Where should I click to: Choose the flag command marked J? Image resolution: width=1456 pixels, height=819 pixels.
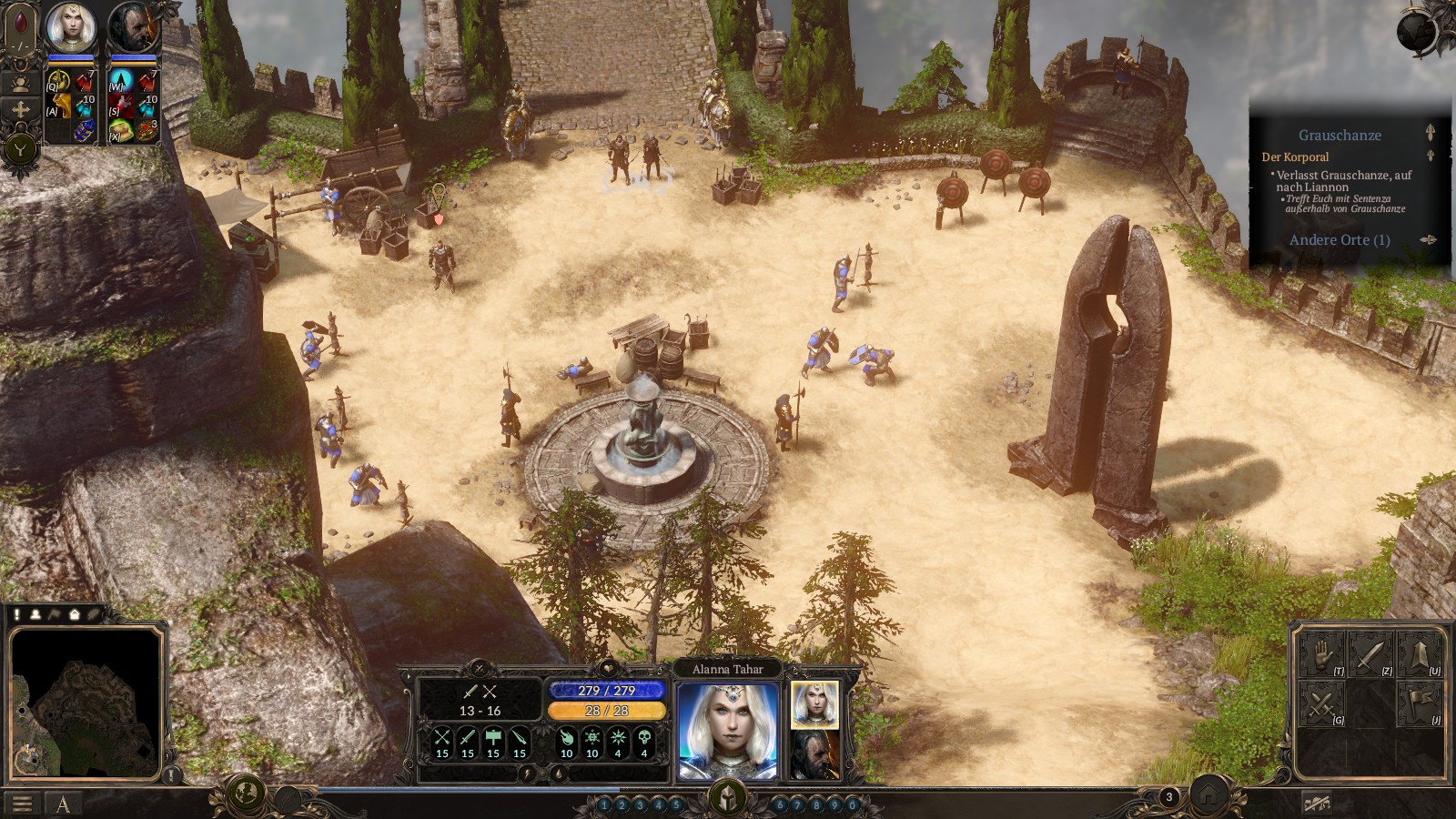tap(1420, 703)
